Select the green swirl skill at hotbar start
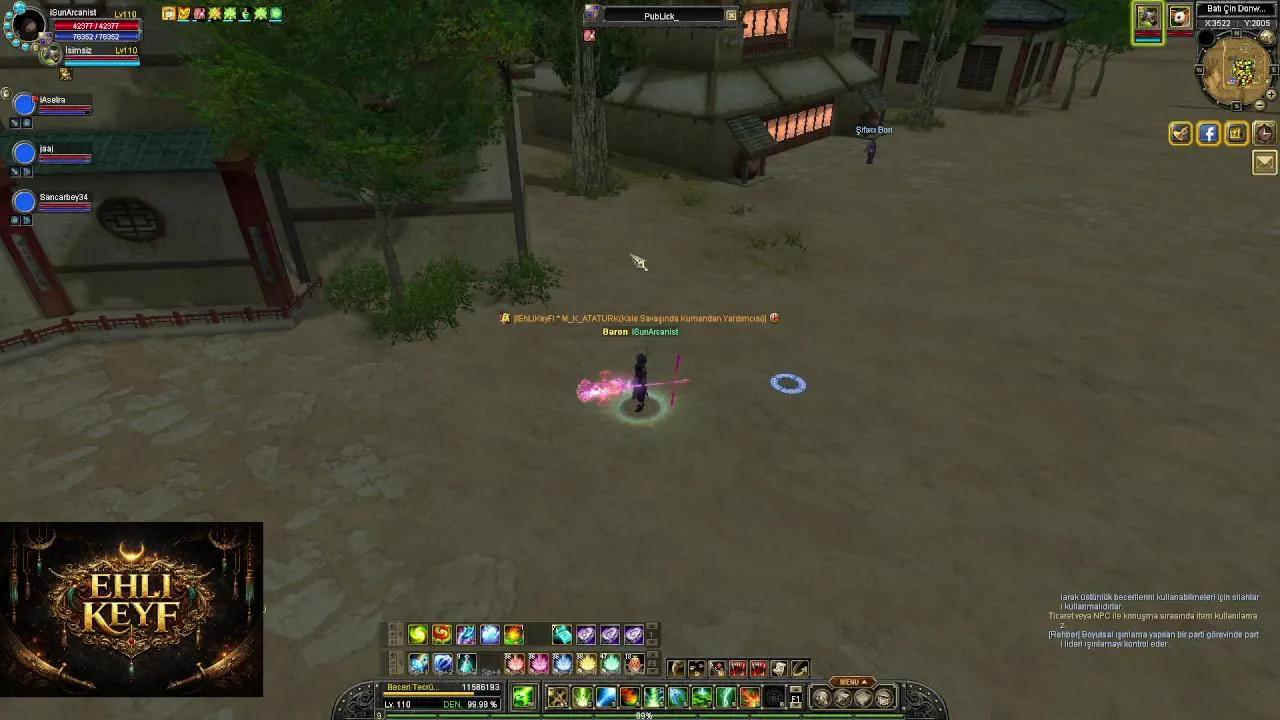 point(418,634)
